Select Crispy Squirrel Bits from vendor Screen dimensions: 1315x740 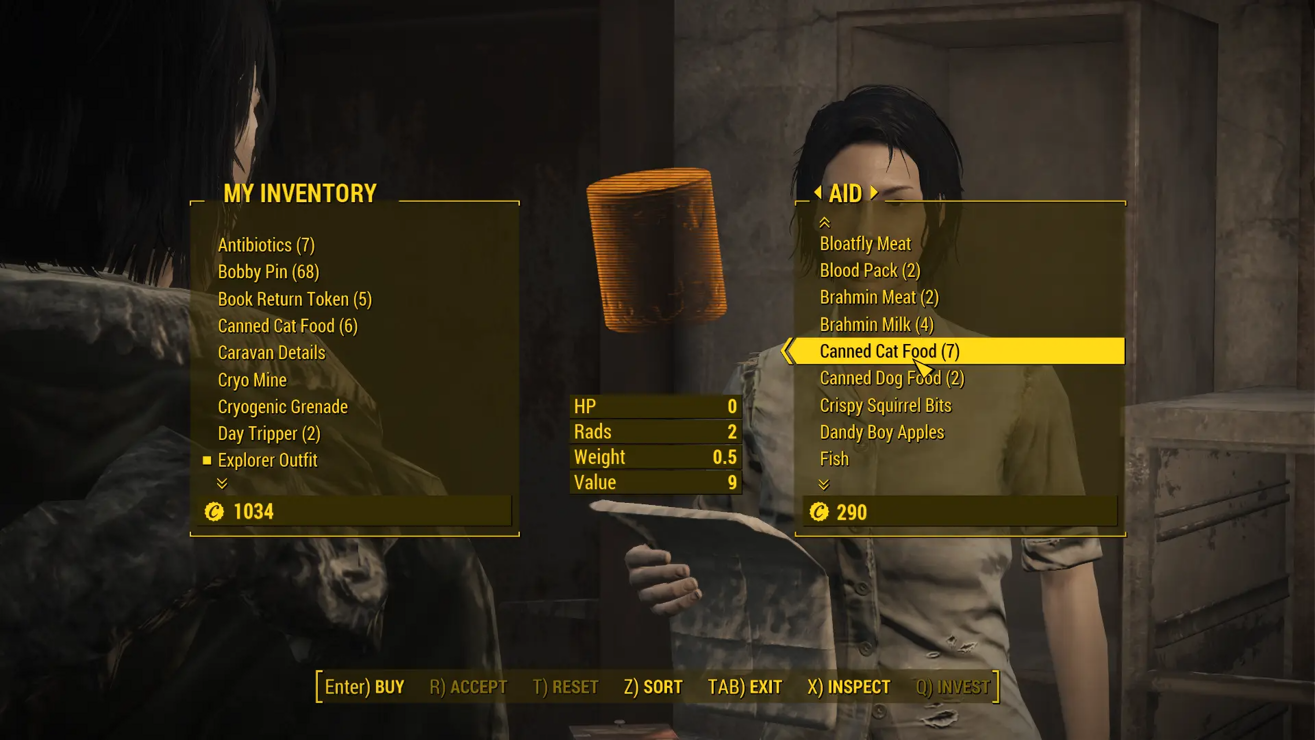pyautogui.click(x=885, y=406)
